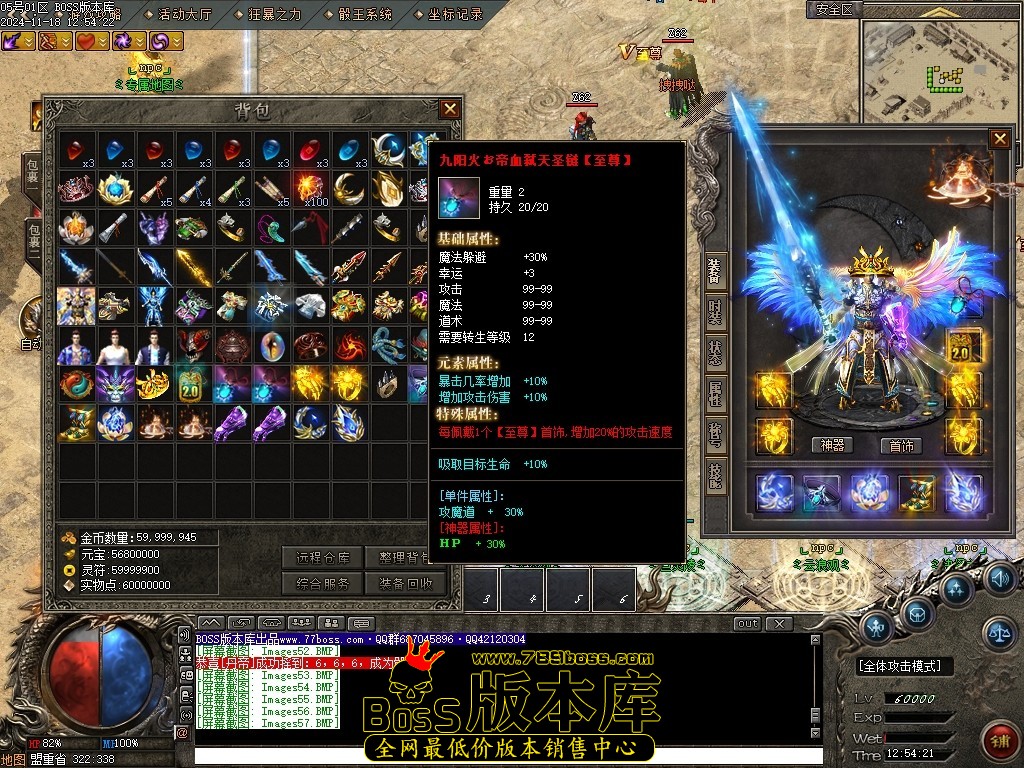The image size is (1024, 768).
Task: Close the character equipment panel
Action: point(999,139)
